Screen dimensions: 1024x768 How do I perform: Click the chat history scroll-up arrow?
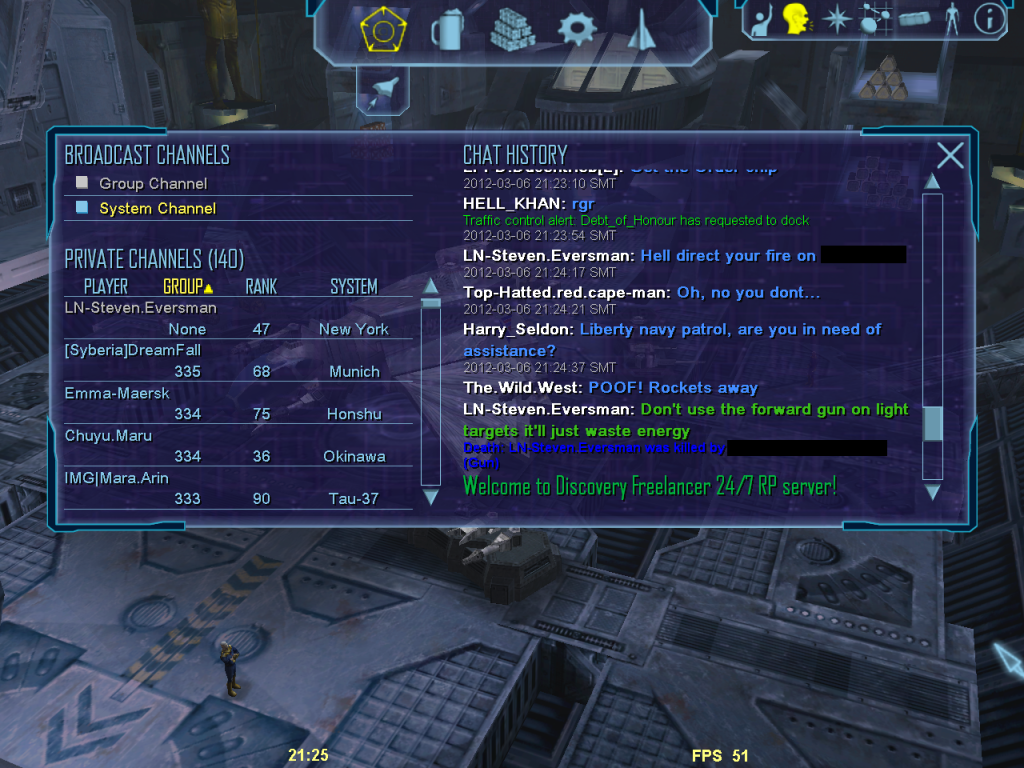(932, 182)
